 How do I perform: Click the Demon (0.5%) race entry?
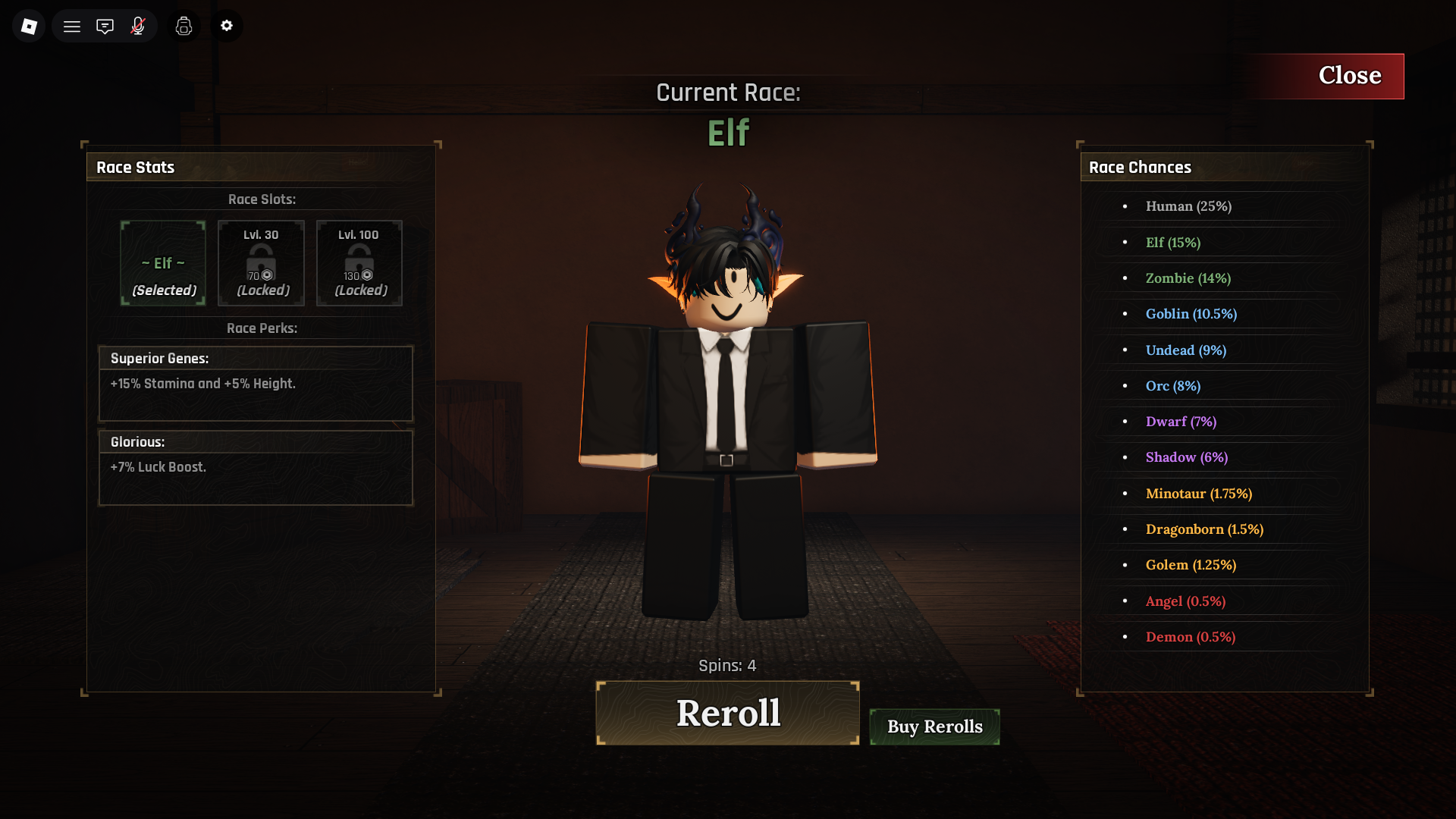pos(1191,637)
